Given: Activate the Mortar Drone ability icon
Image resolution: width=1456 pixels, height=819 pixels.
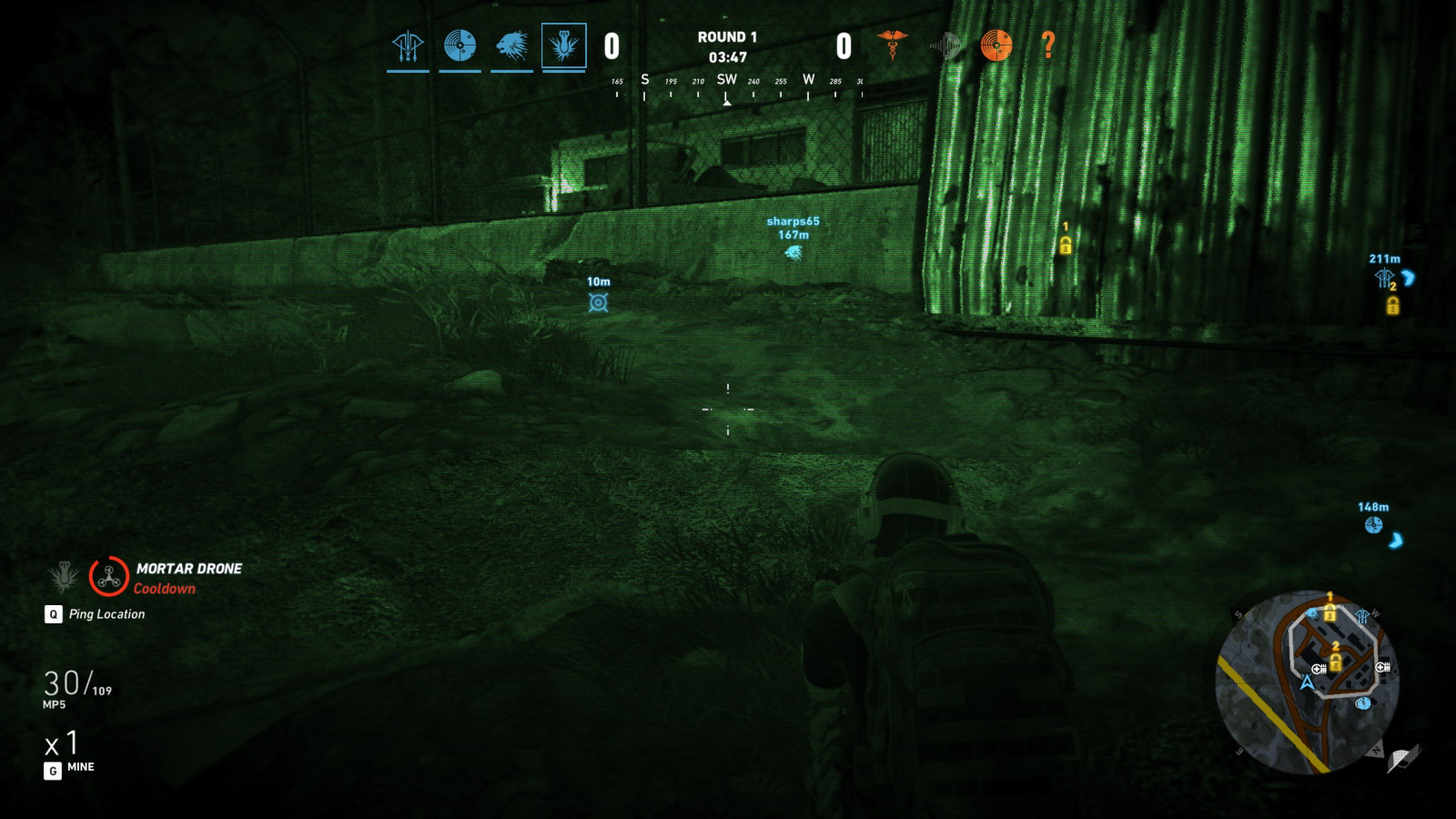Looking at the screenshot, I should point(109,576).
